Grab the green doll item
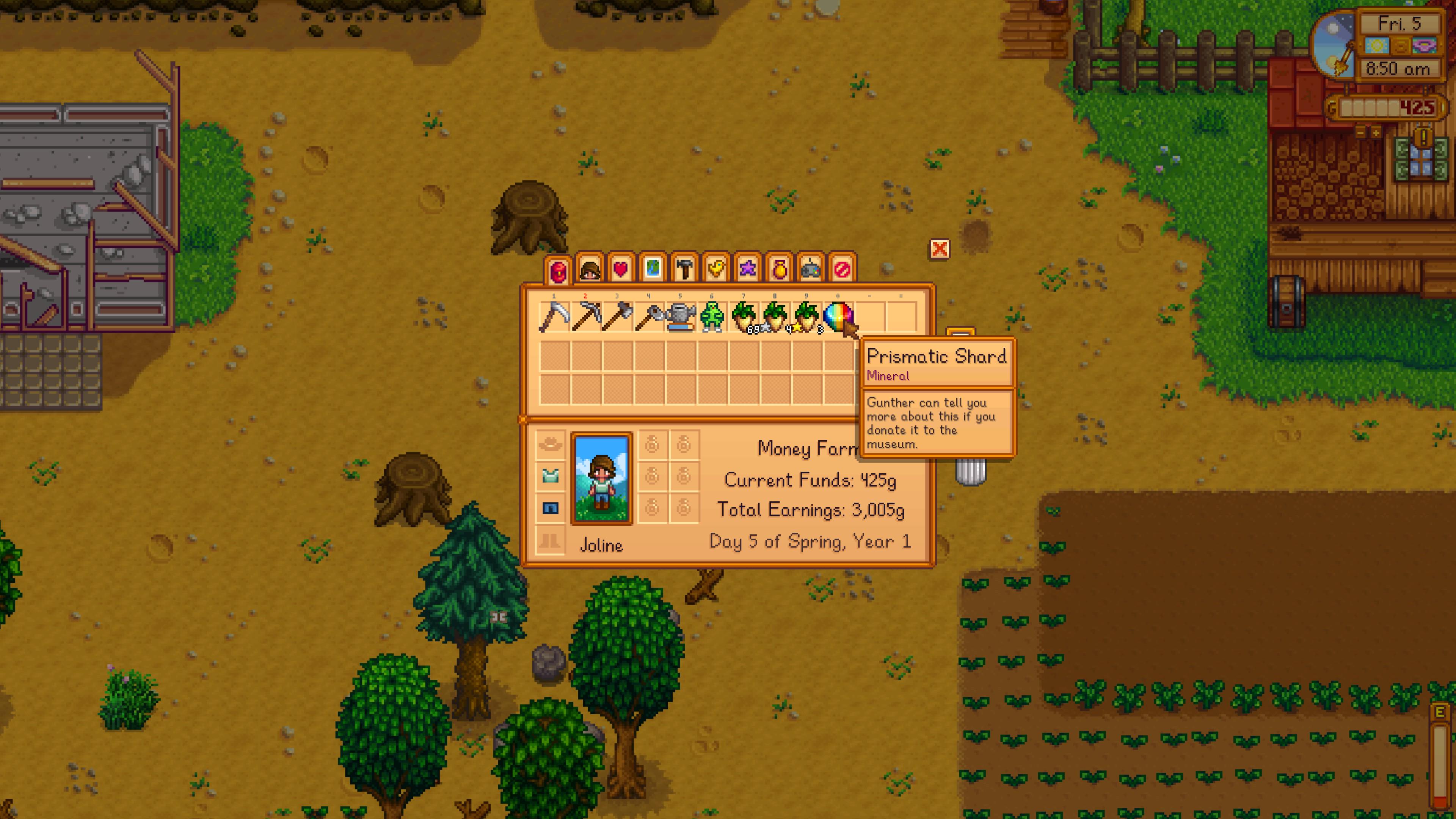Image resolution: width=1456 pixels, height=819 pixels. tap(712, 317)
